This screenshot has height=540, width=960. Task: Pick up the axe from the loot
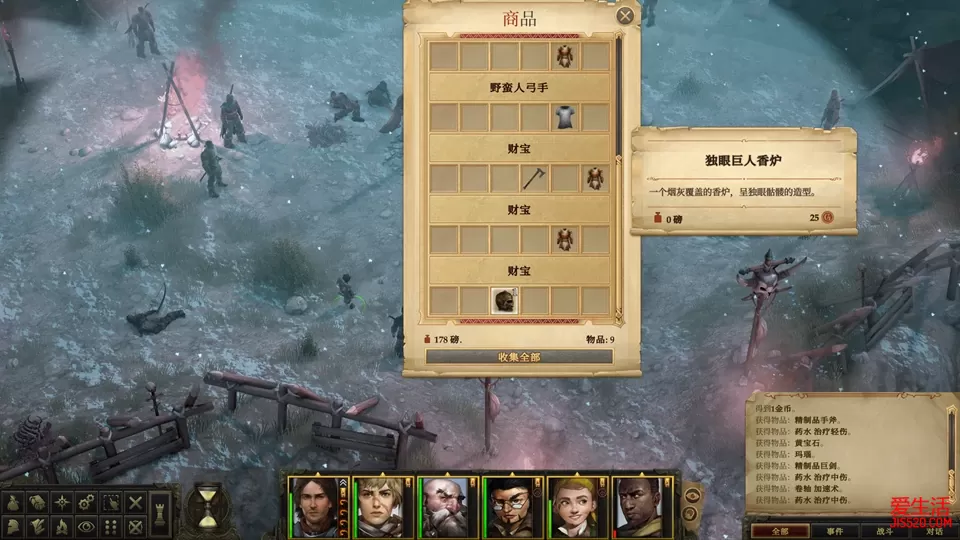[535, 179]
